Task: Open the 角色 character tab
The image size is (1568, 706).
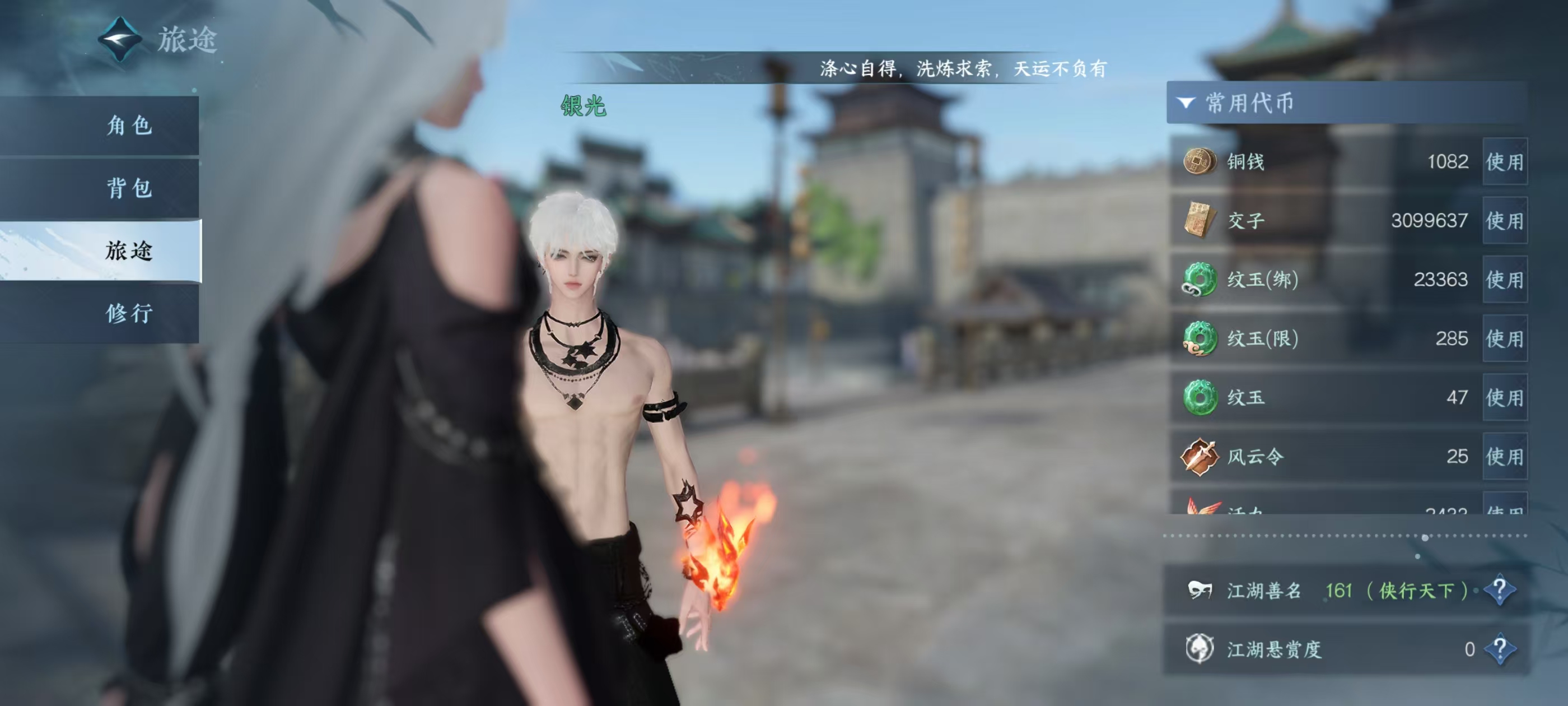Action: [x=129, y=126]
